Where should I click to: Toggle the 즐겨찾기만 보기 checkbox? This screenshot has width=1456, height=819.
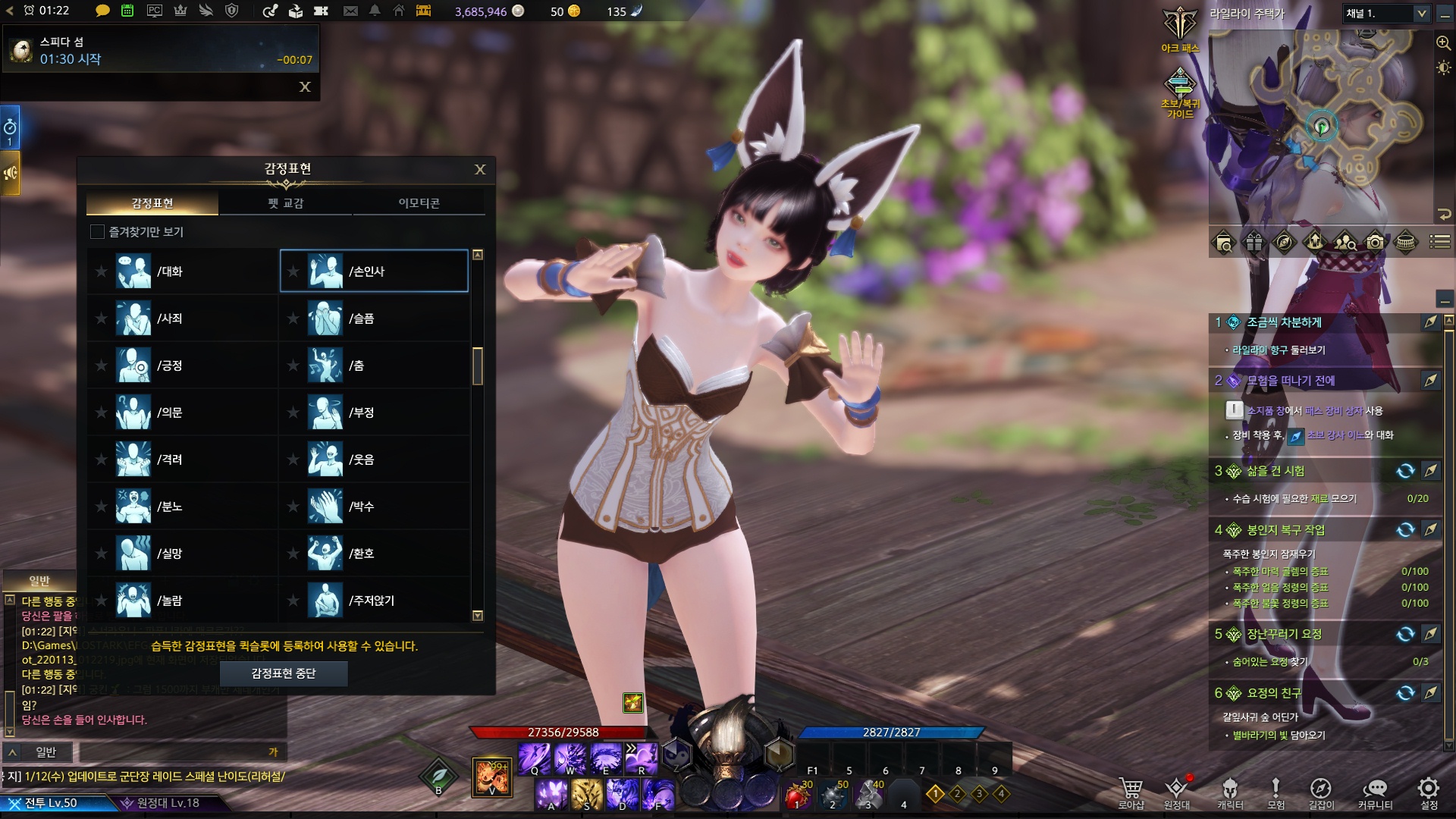coord(97,232)
